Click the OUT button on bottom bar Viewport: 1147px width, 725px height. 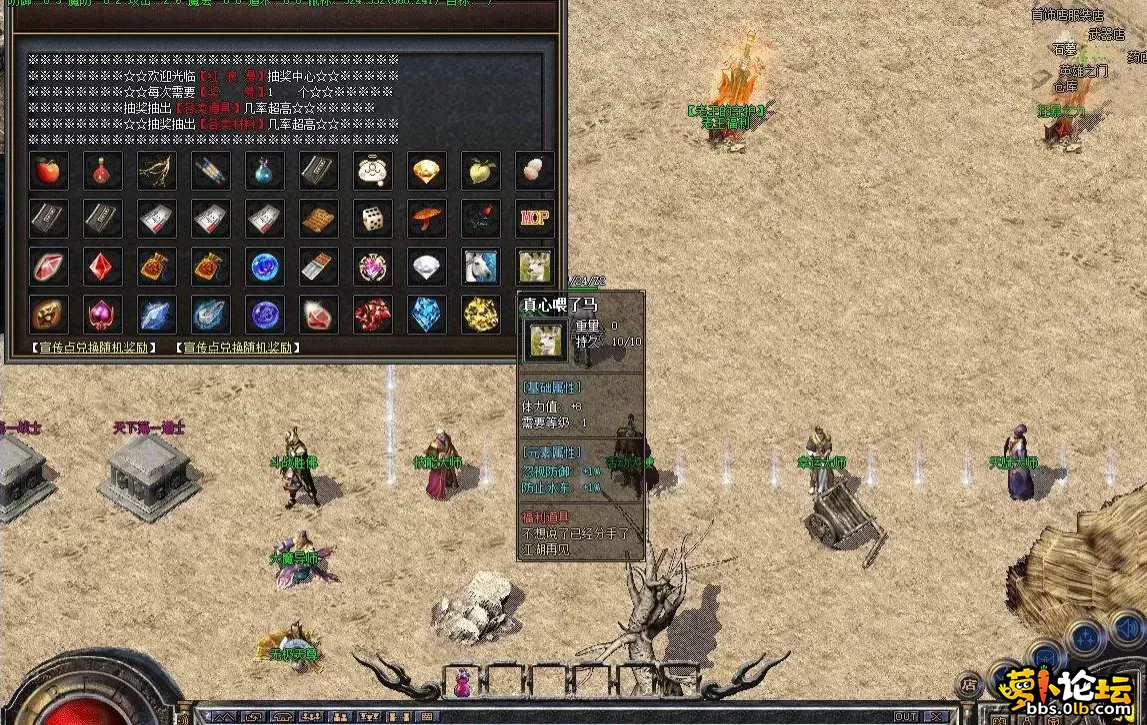tap(906, 717)
